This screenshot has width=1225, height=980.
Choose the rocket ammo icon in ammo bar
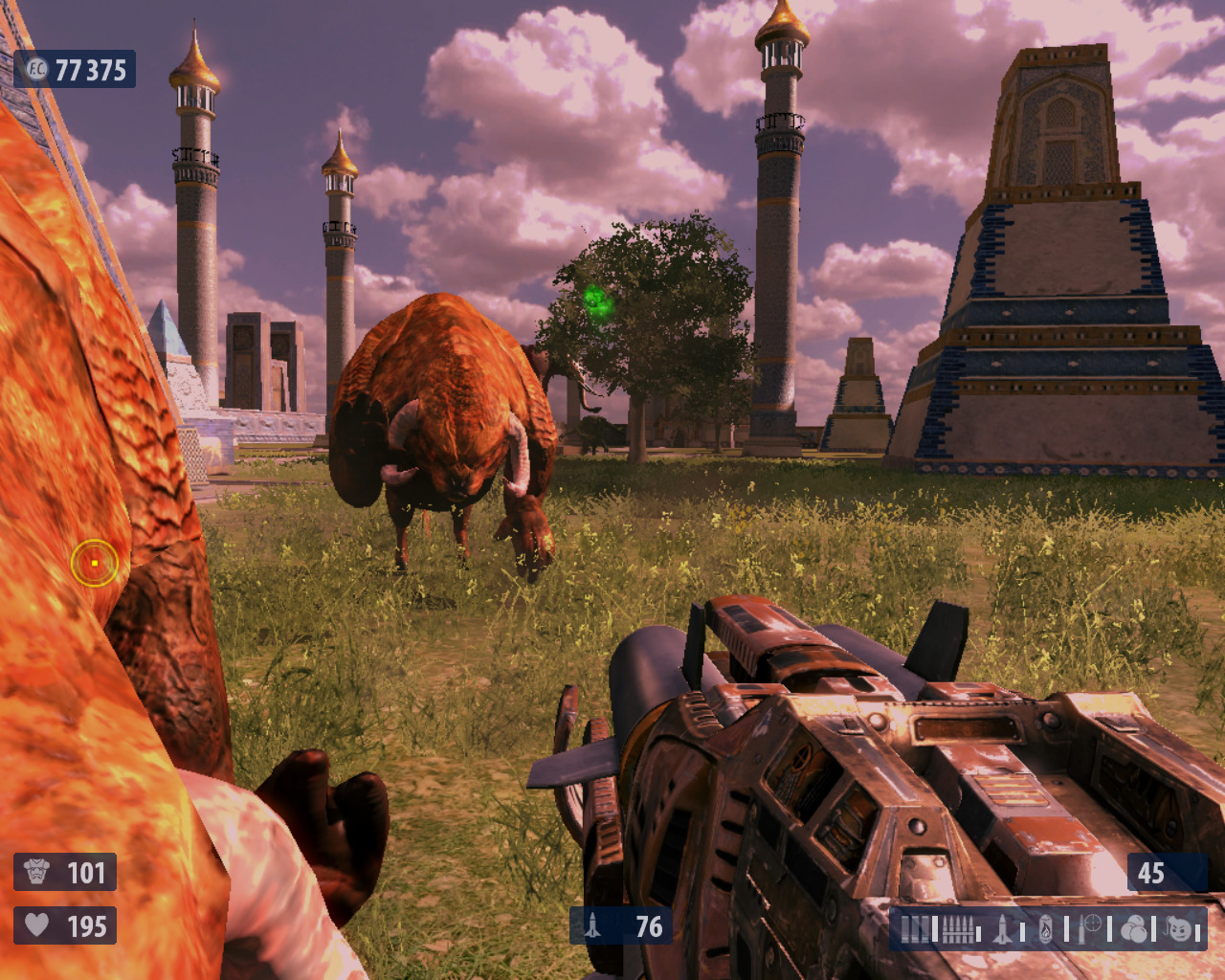1002,929
